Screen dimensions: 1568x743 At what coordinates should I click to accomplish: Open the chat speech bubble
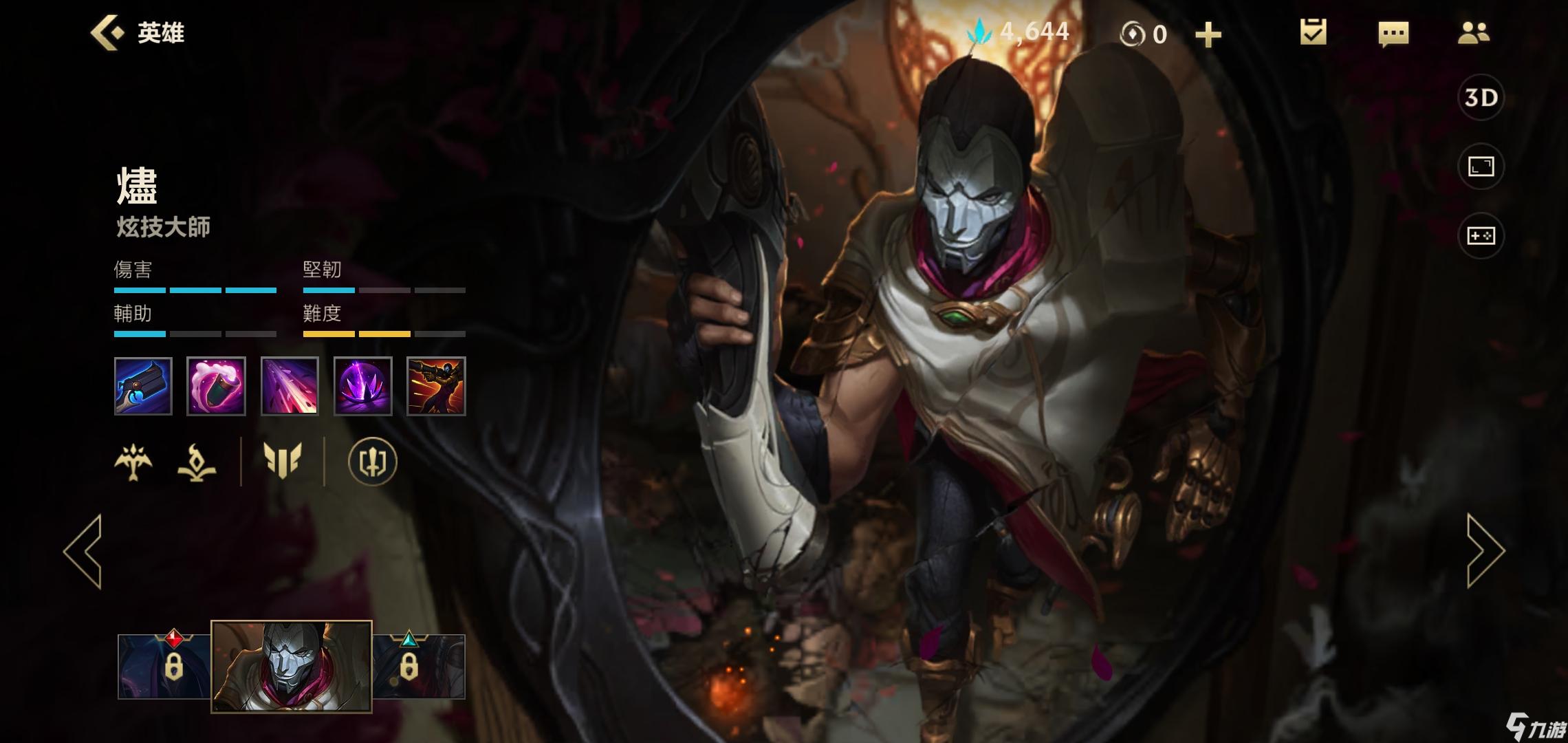1393,33
